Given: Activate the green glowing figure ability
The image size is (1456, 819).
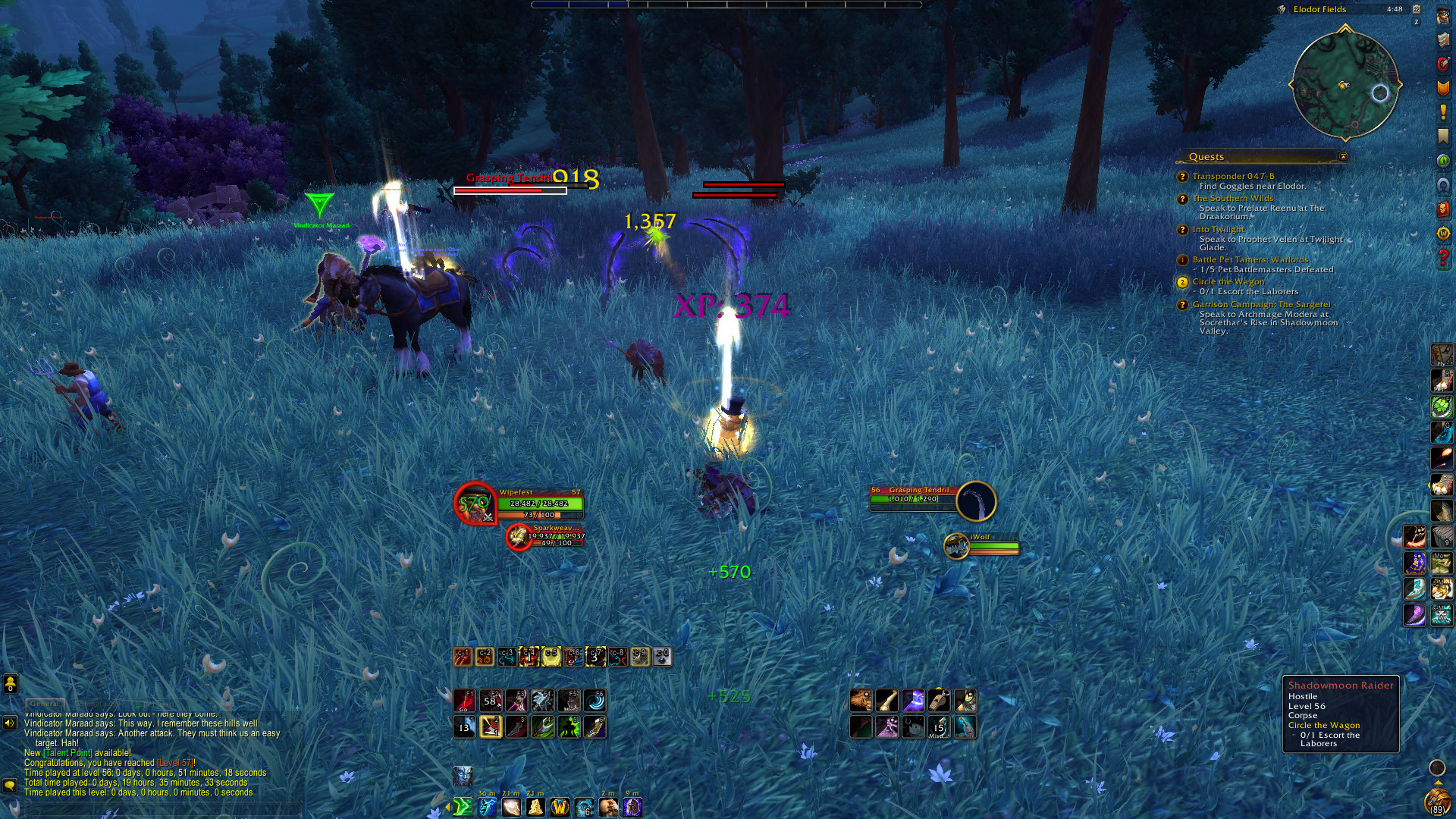Looking at the screenshot, I should 569,727.
